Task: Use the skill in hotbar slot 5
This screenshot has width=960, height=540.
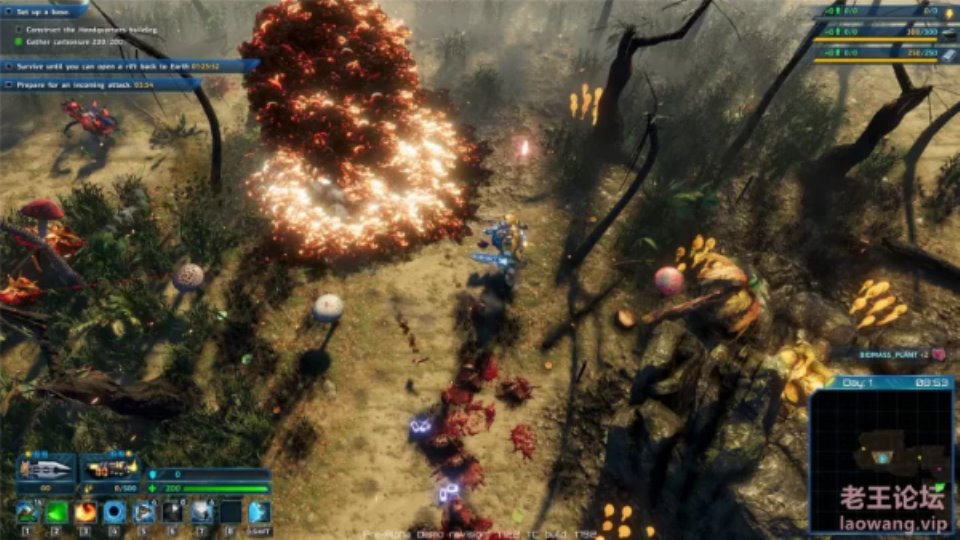Action: 144,511
